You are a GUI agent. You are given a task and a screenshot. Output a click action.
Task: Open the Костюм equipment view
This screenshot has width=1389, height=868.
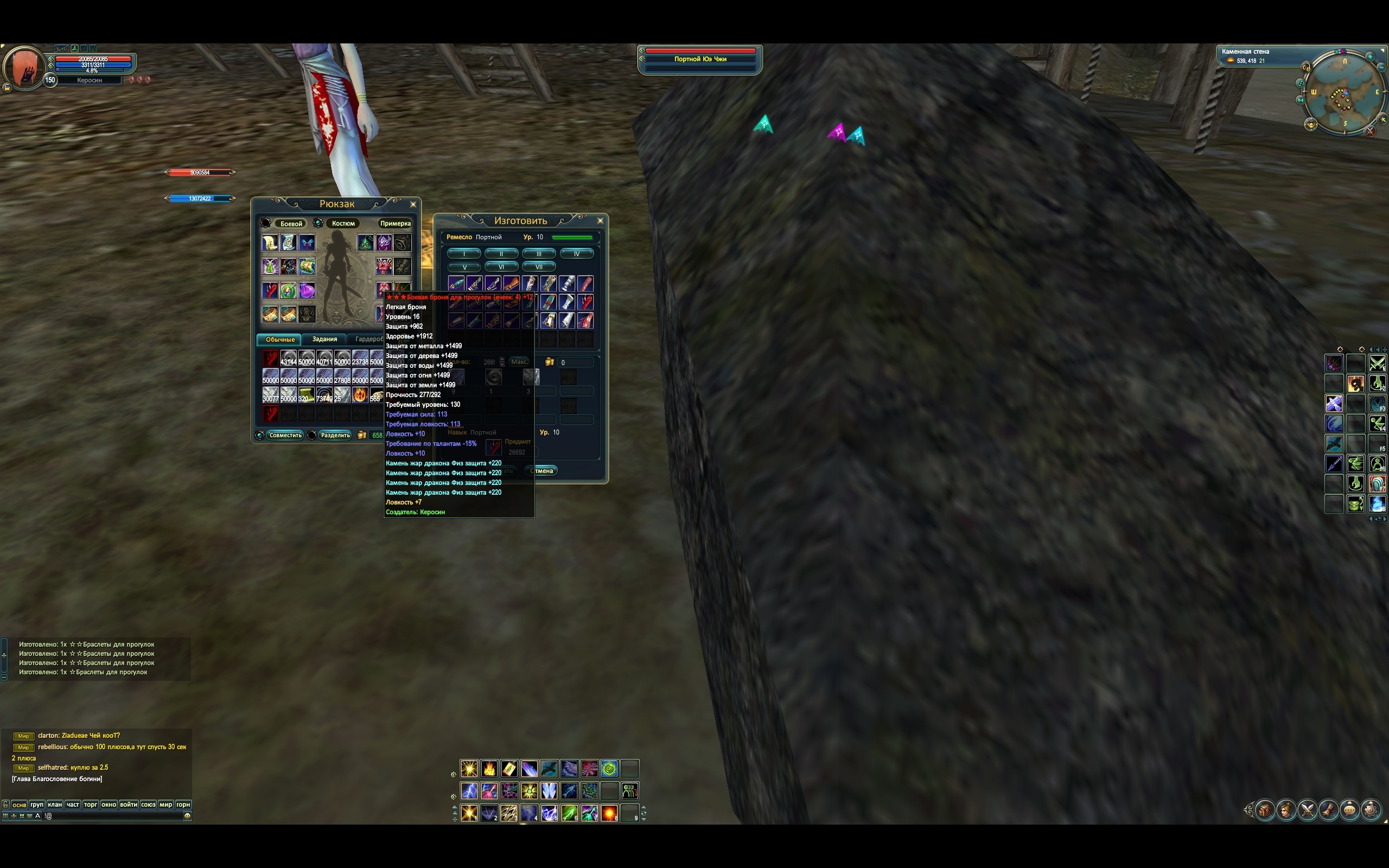click(343, 224)
